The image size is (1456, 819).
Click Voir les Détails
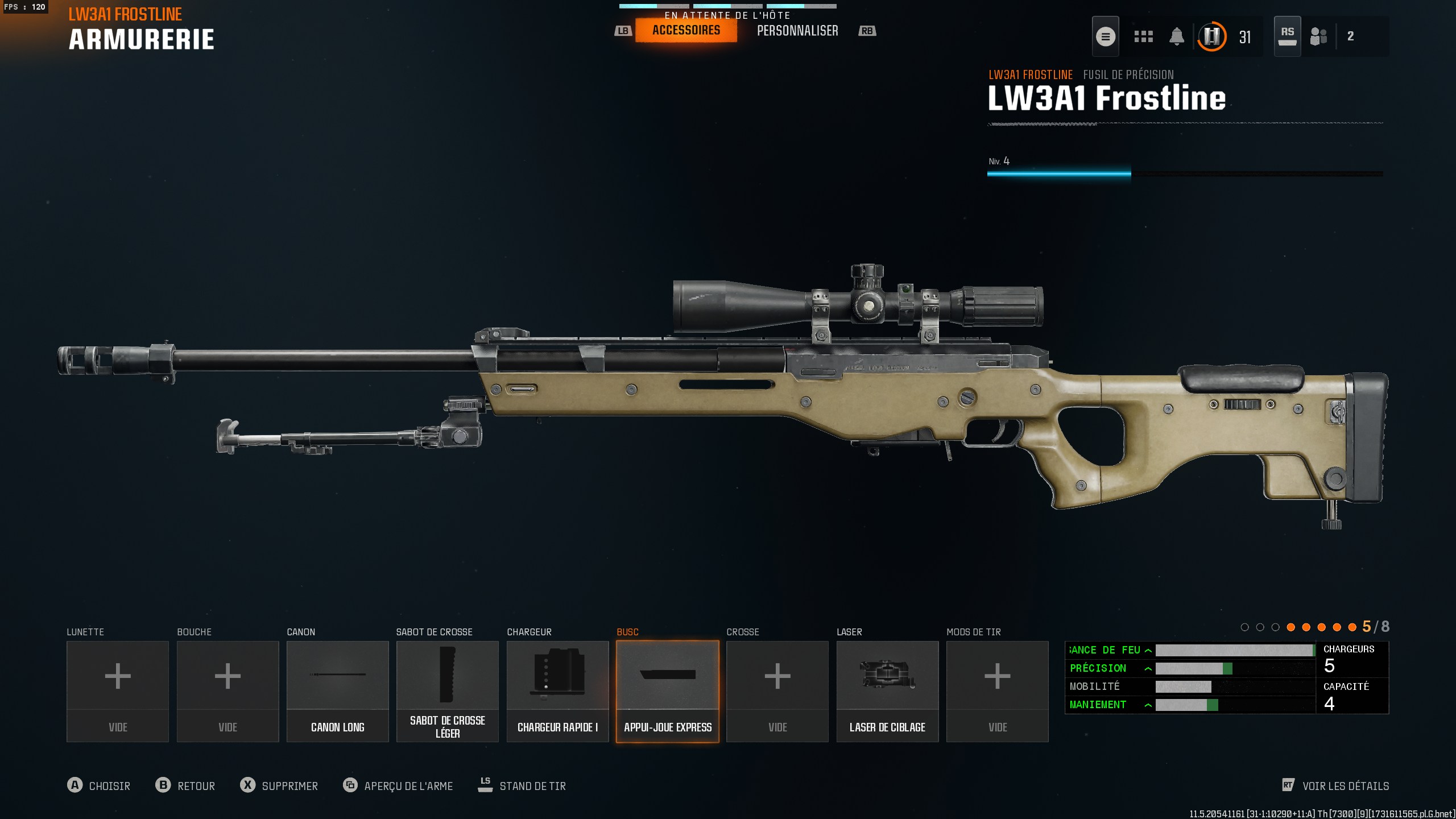(x=1337, y=786)
